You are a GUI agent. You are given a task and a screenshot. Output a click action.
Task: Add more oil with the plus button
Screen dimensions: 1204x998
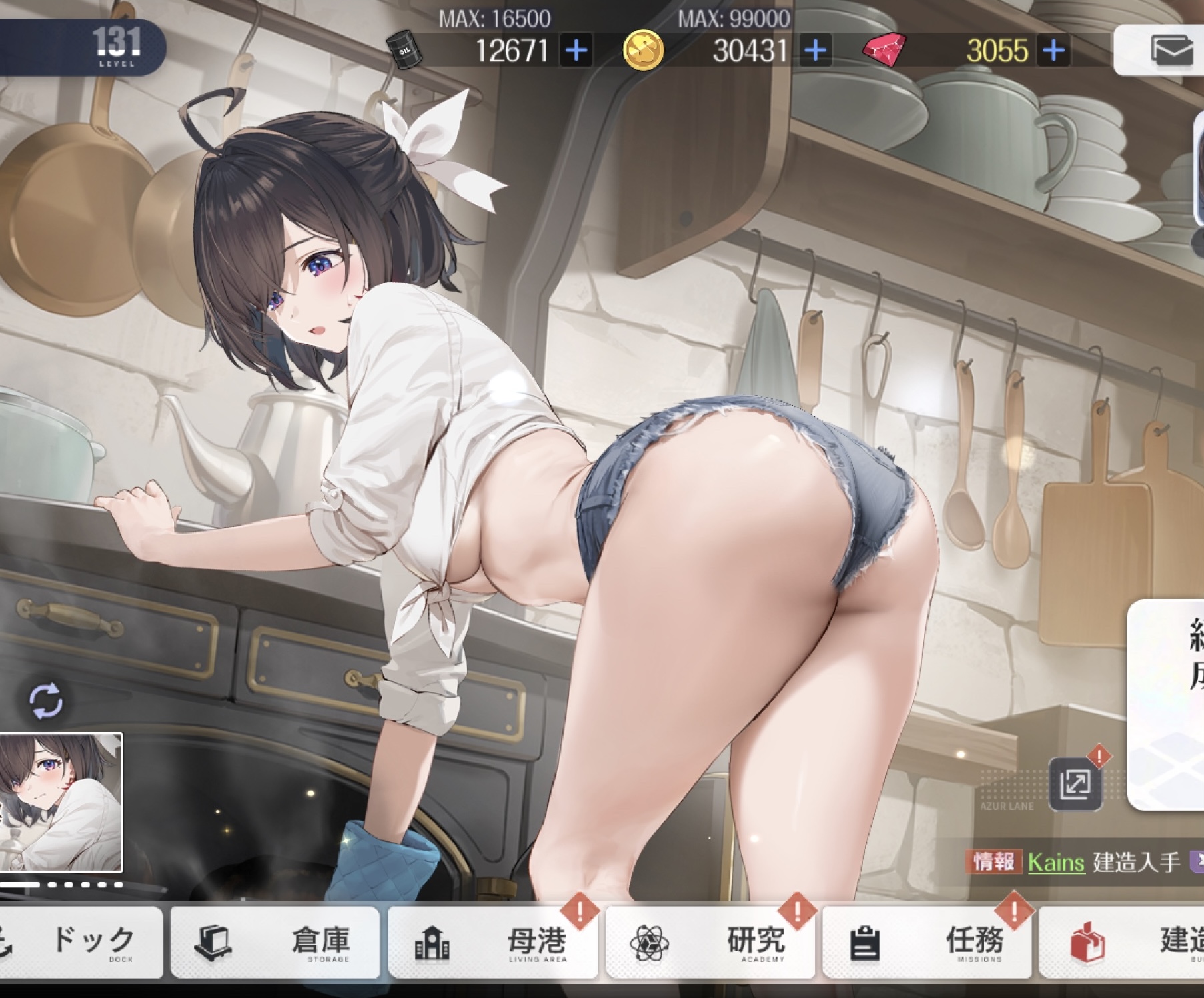coord(577,51)
